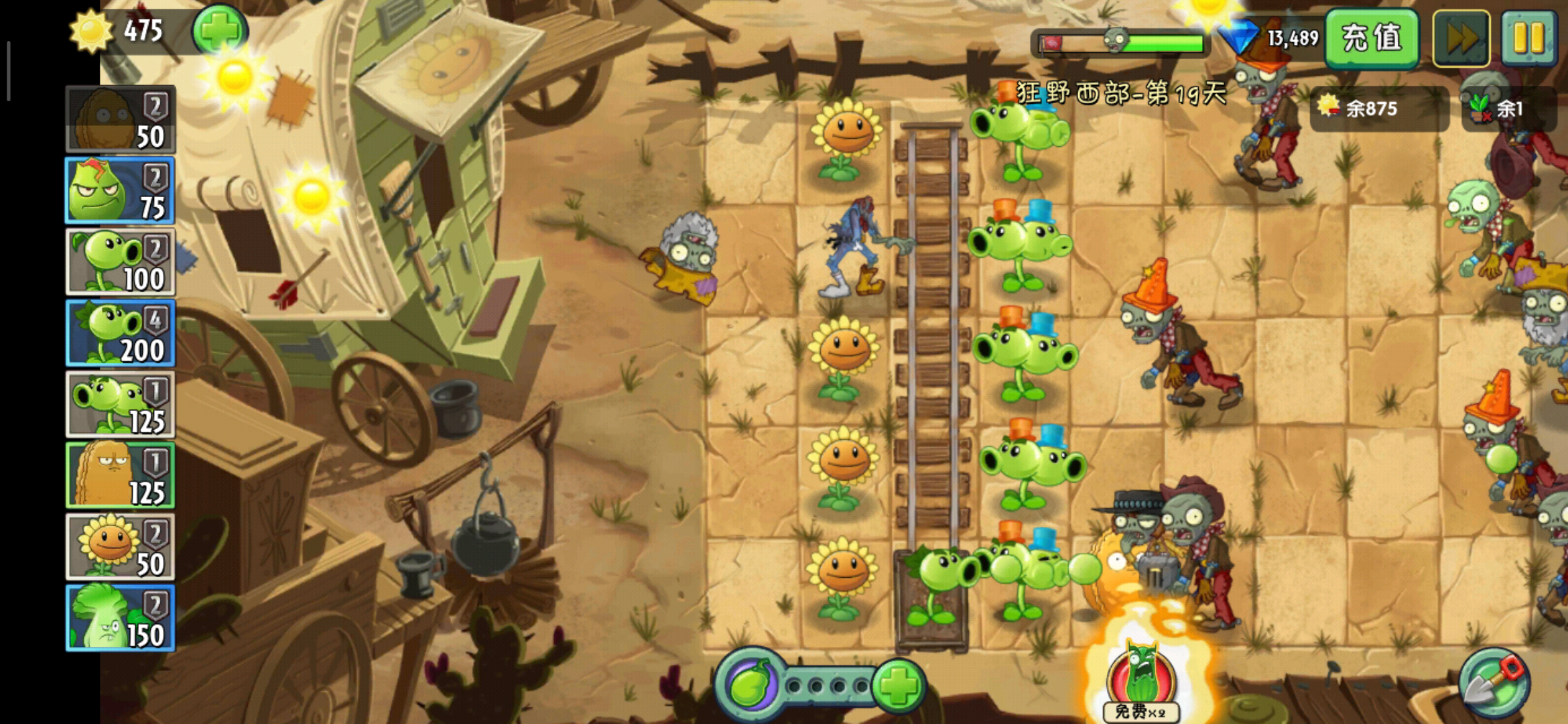Open the 充值 recharge shop
This screenshot has width=1568, height=724.
point(1372,38)
